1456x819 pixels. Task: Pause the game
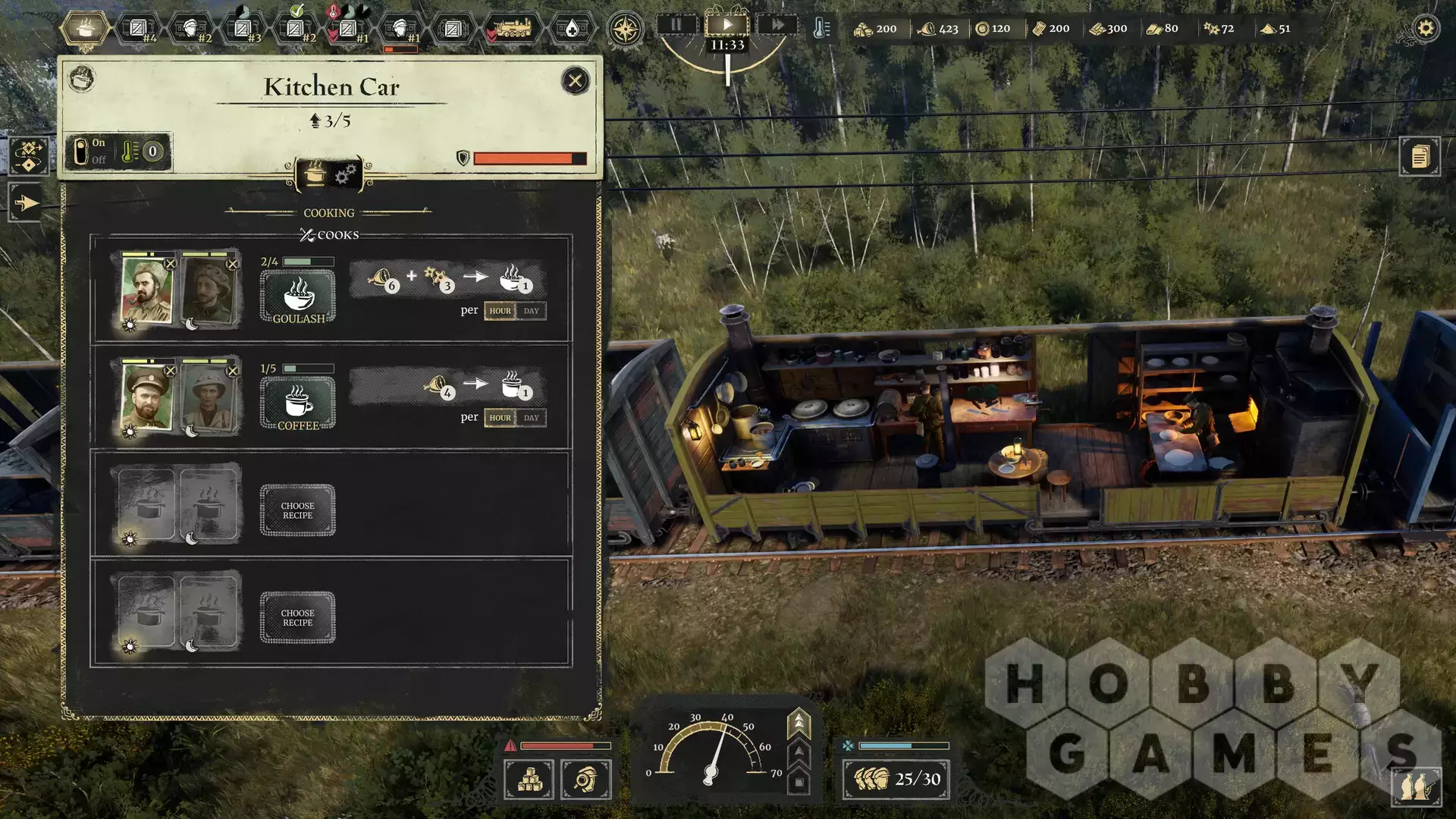[676, 25]
